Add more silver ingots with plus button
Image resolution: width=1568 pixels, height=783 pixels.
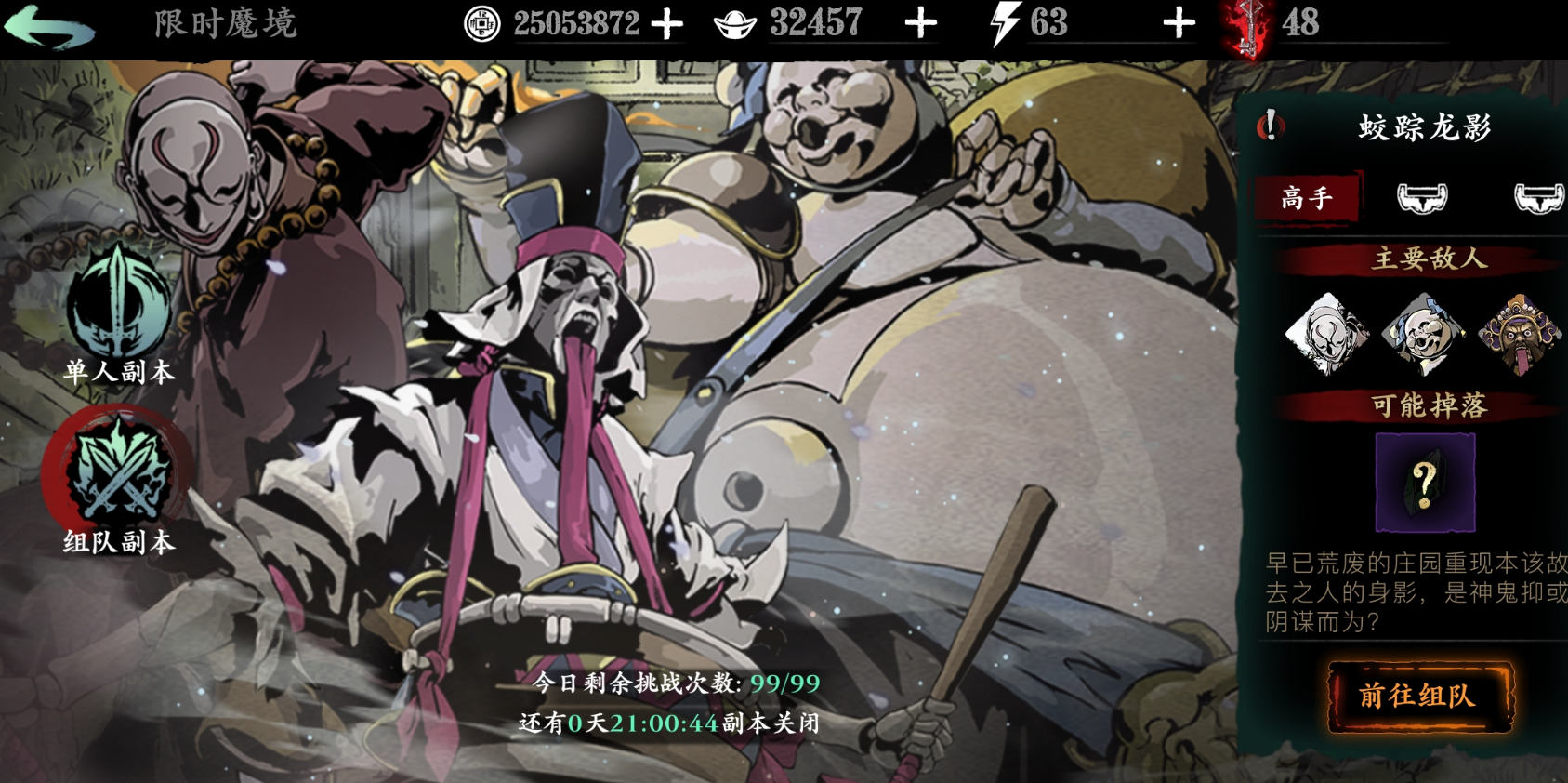tap(920, 24)
